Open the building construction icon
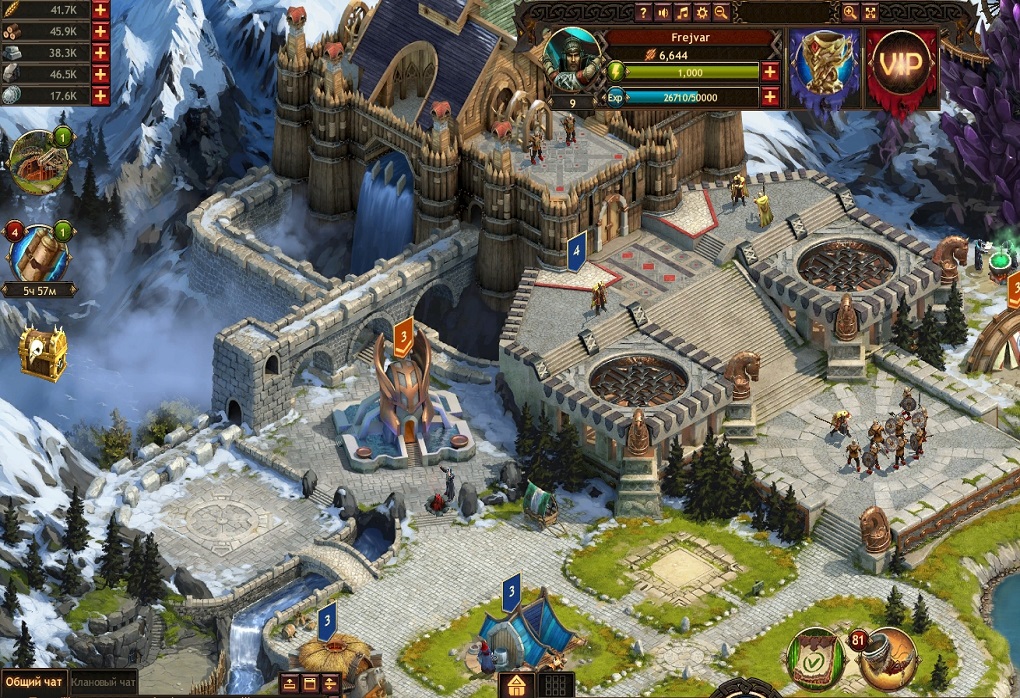 coord(38,161)
